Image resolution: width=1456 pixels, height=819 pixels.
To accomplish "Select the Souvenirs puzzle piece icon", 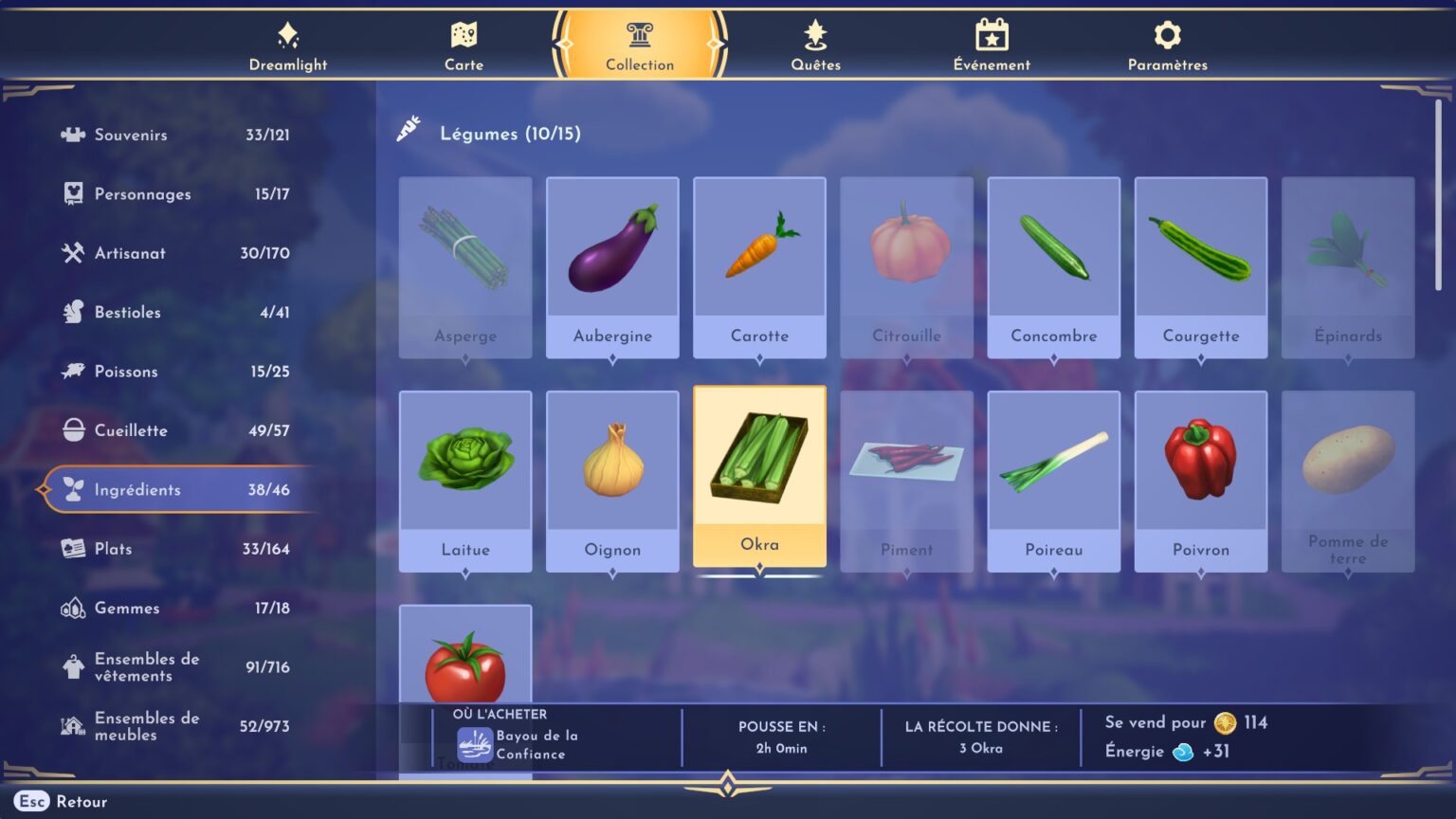I will (x=72, y=135).
